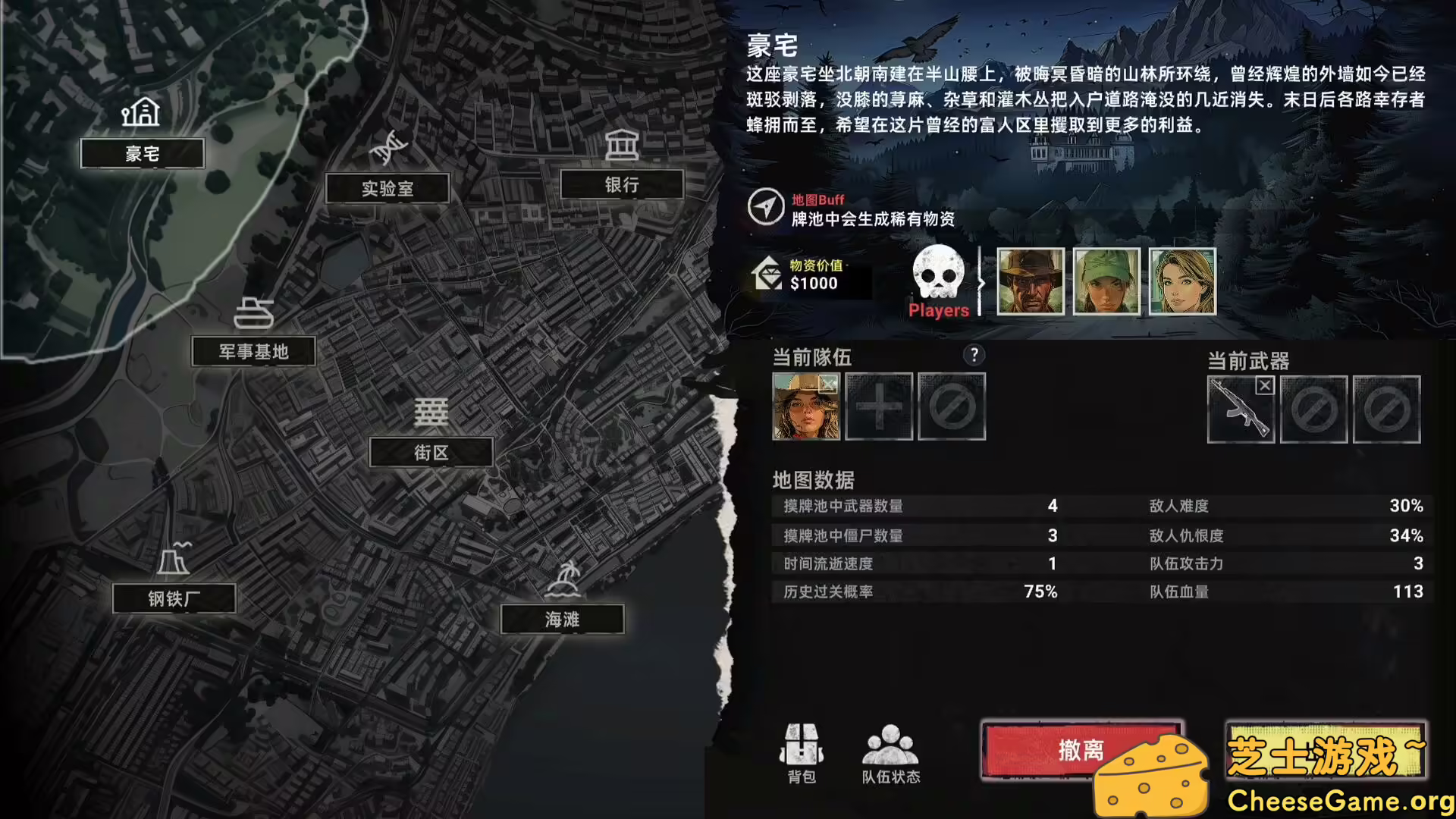Viewport: 1456px width, 819px height.
Task: Click the 物资价值 gem icon
Action: (x=766, y=275)
